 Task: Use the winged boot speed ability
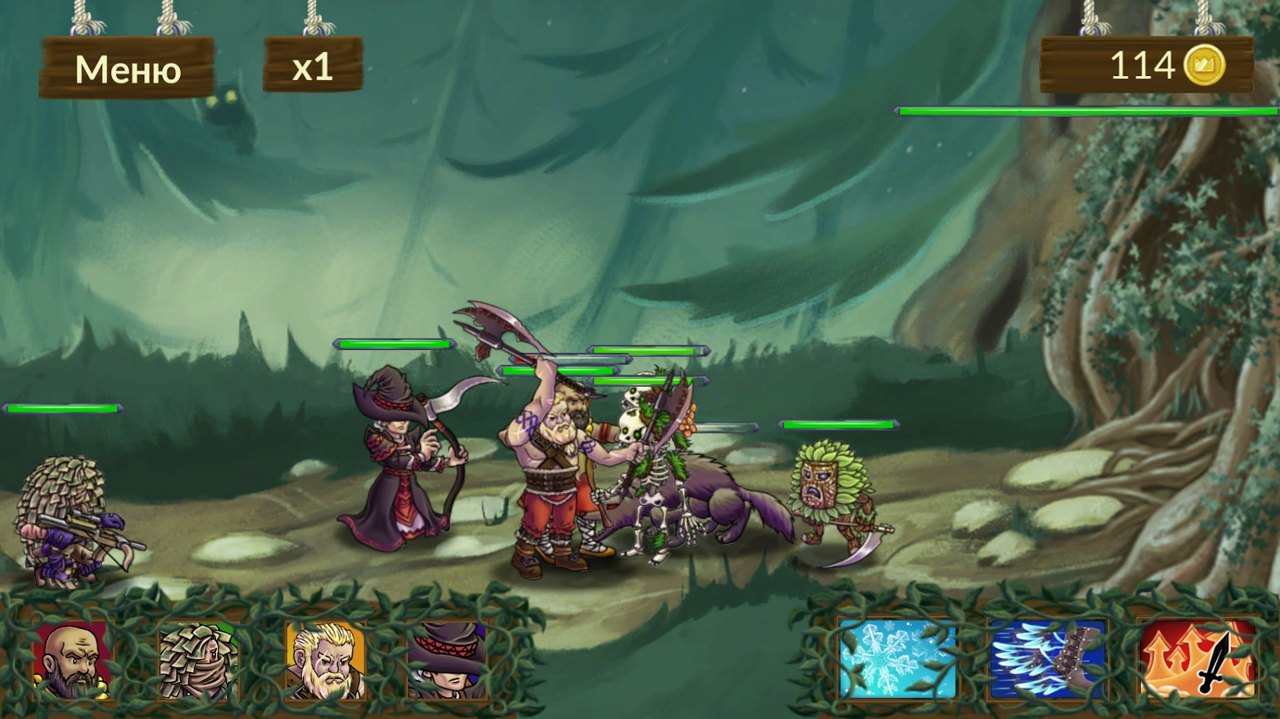(x=1048, y=659)
